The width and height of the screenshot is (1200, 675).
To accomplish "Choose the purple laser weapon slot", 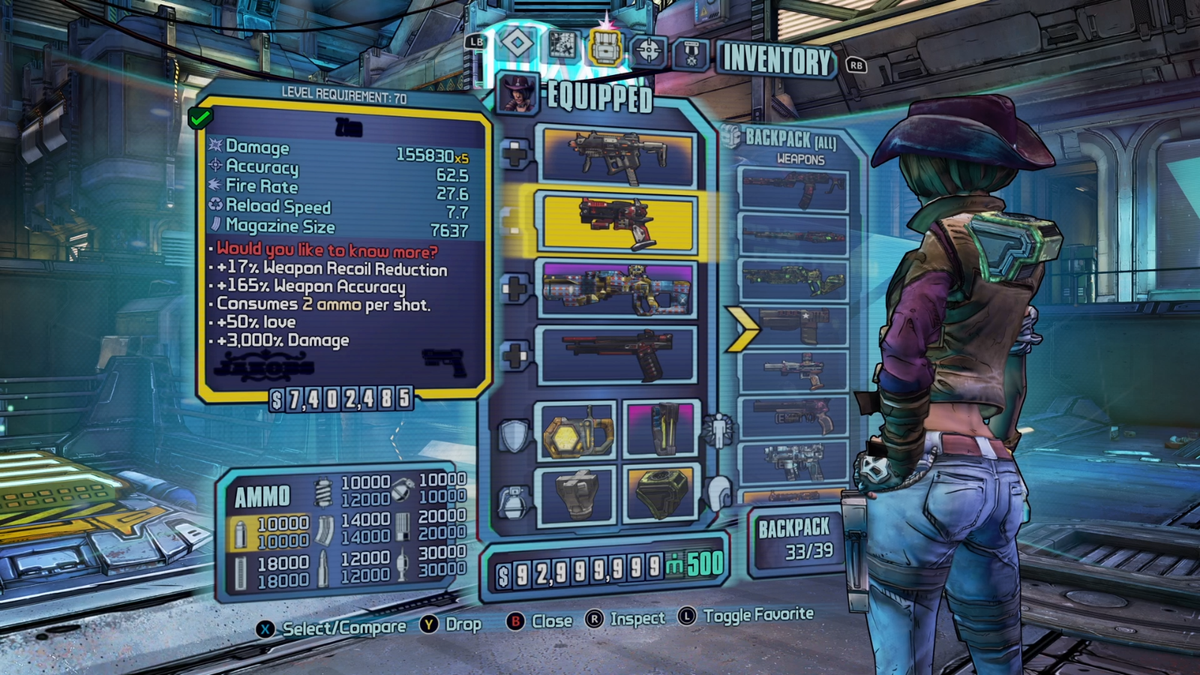I will point(616,287).
